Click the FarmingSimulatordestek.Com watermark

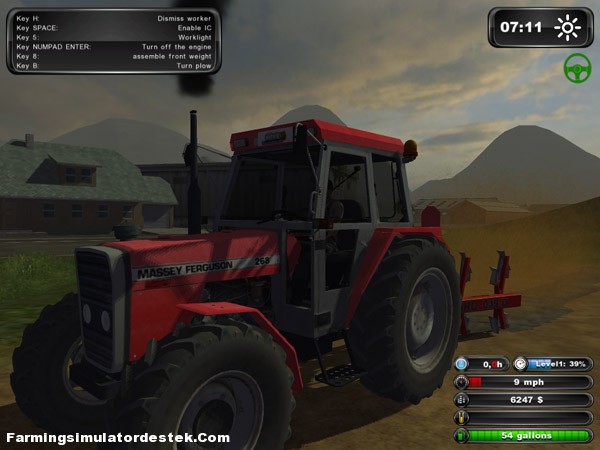pyautogui.click(x=118, y=438)
